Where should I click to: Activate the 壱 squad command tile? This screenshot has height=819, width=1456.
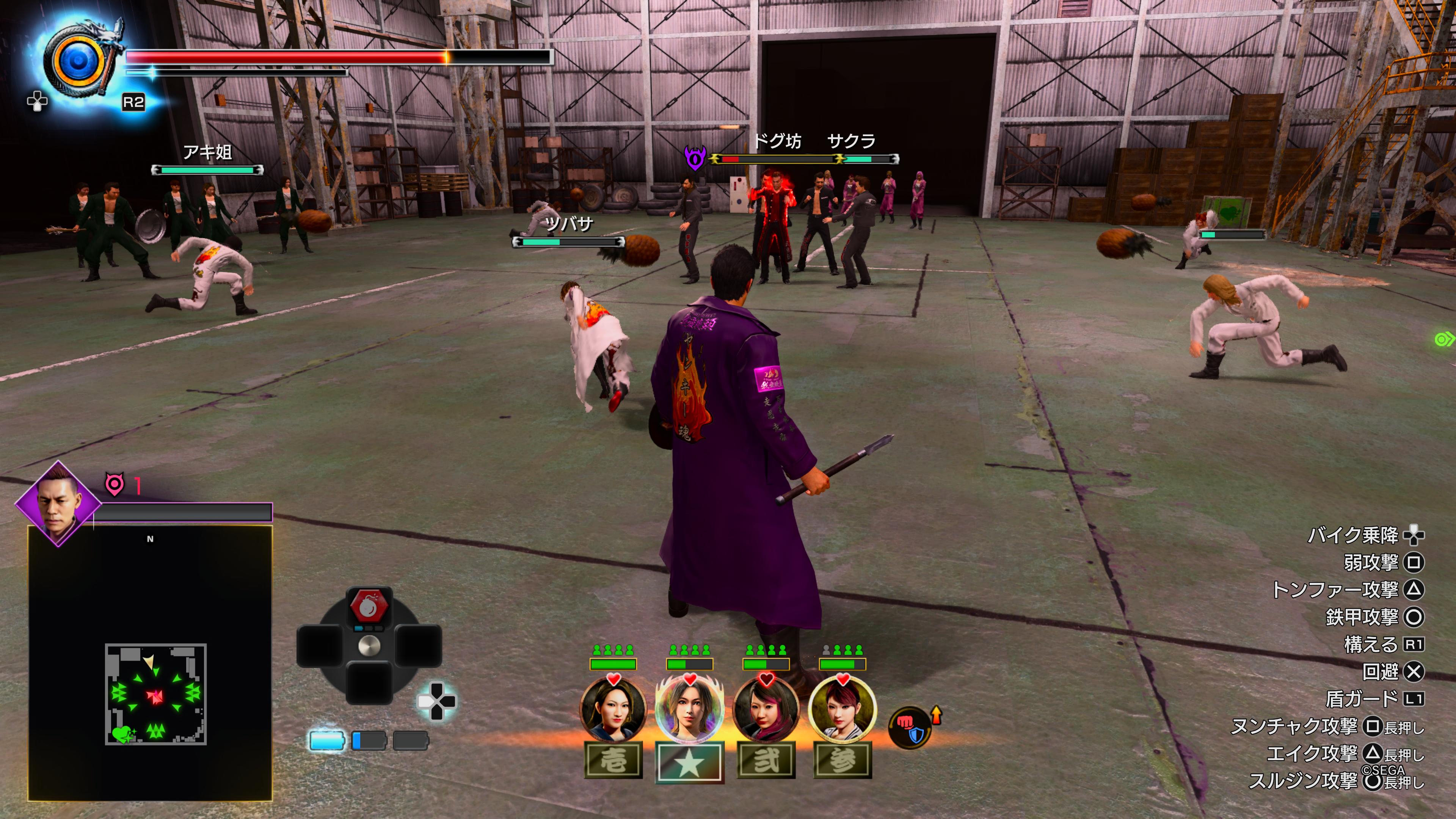point(613,761)
